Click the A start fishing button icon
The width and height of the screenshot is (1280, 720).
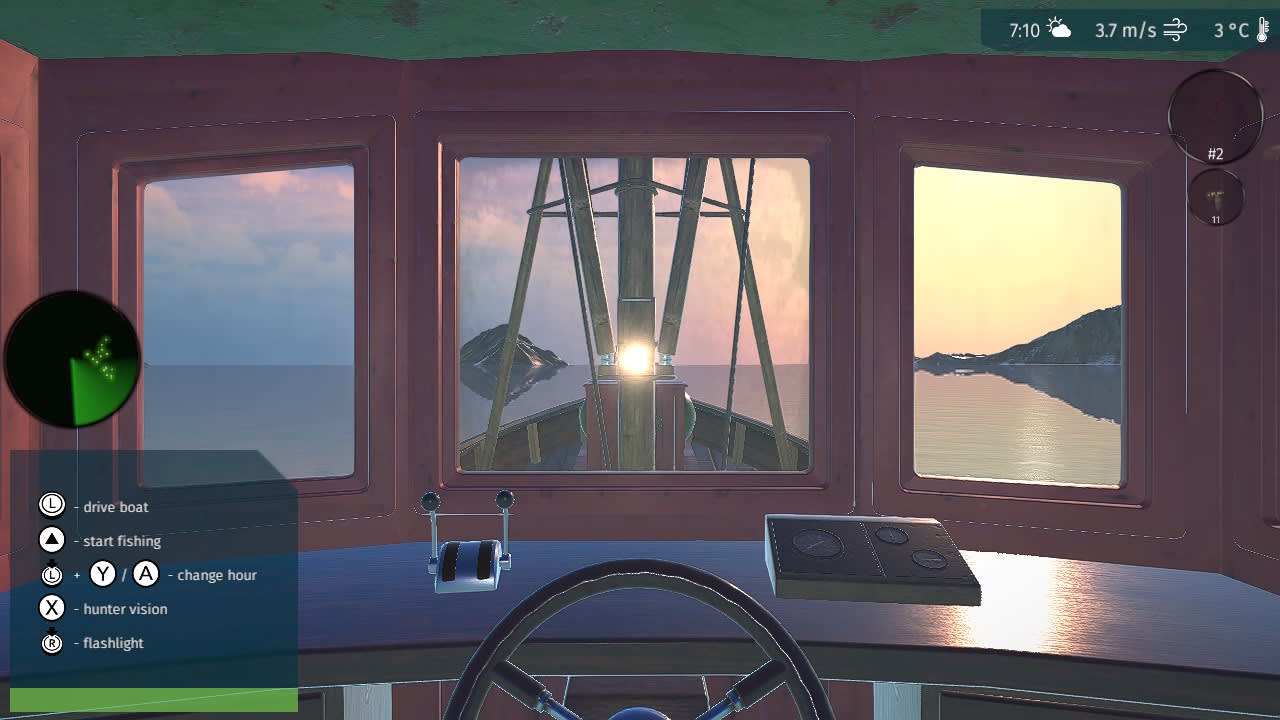click(52, 541)
